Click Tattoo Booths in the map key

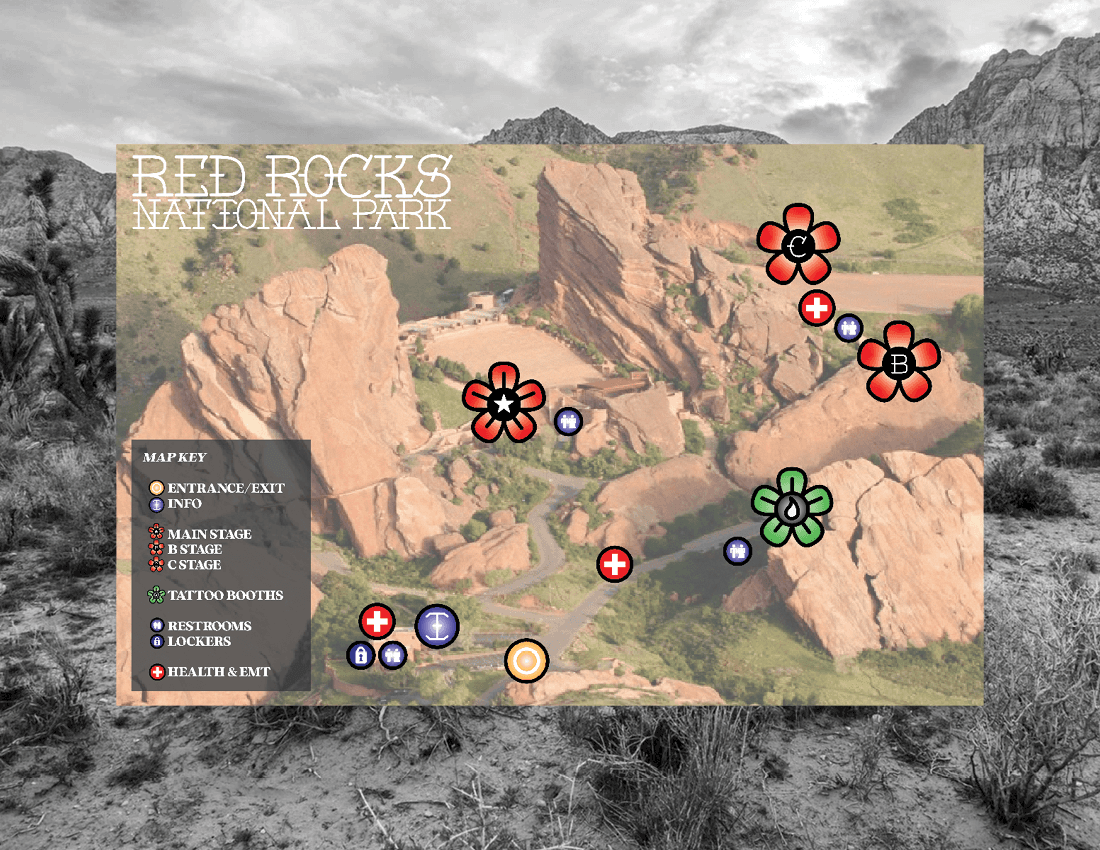tap(225, 595)
